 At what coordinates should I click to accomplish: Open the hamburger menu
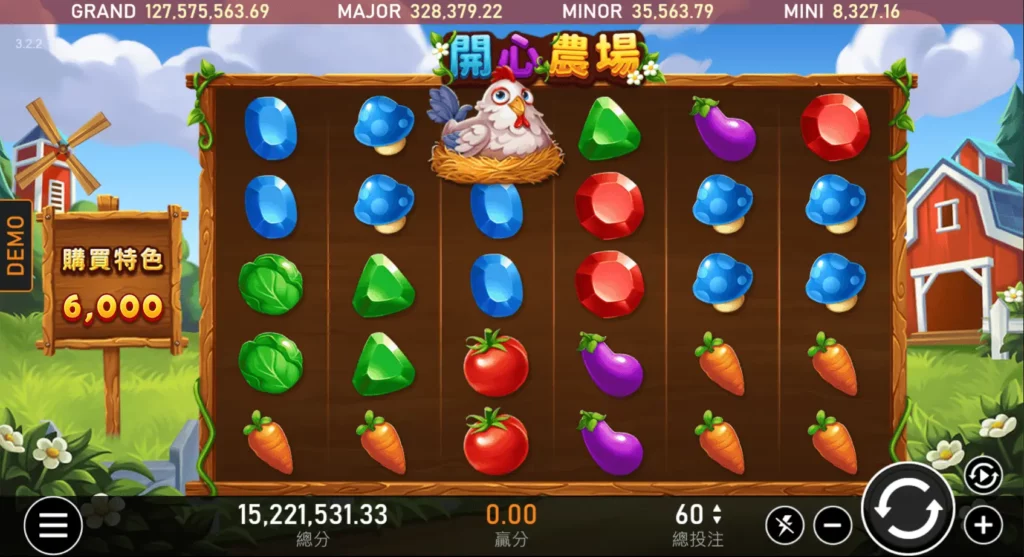point(52,523)
